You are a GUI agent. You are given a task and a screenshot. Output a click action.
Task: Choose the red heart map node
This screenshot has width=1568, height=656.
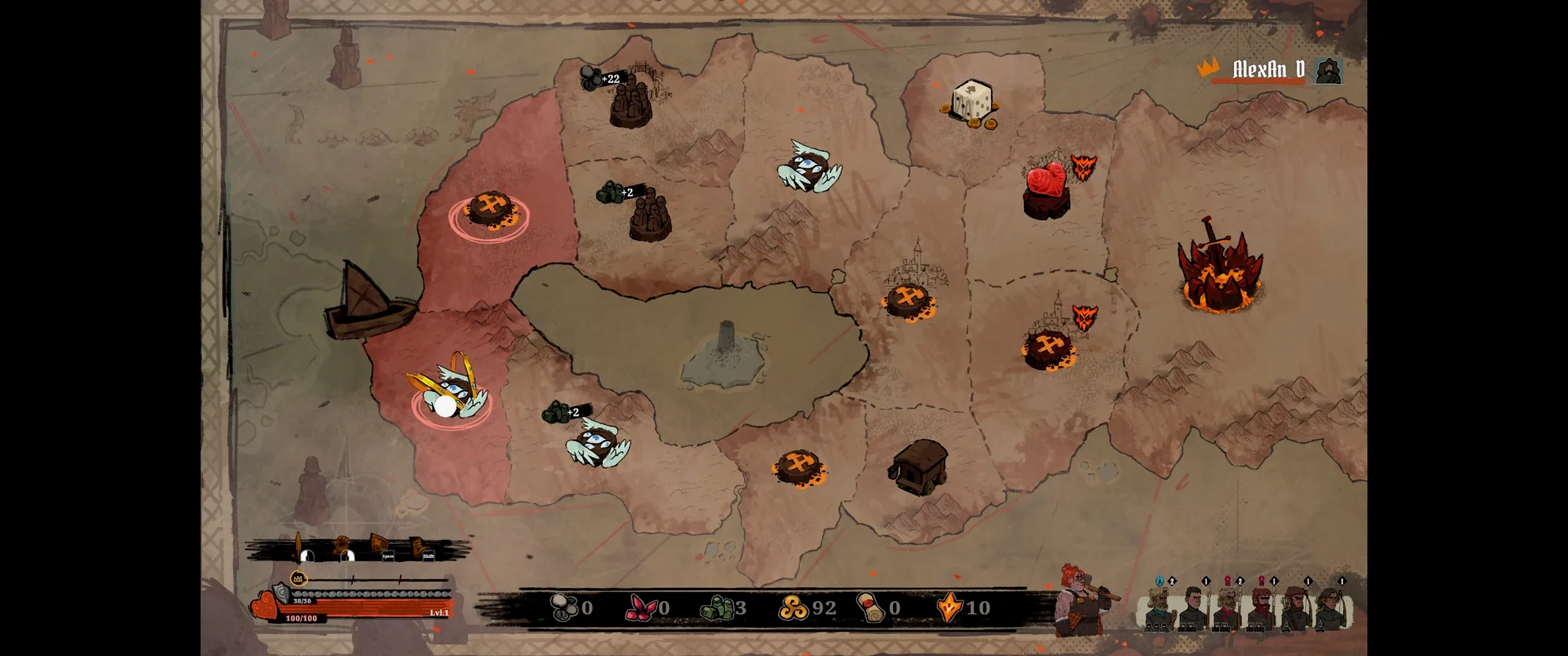(x=1046, y=190)
